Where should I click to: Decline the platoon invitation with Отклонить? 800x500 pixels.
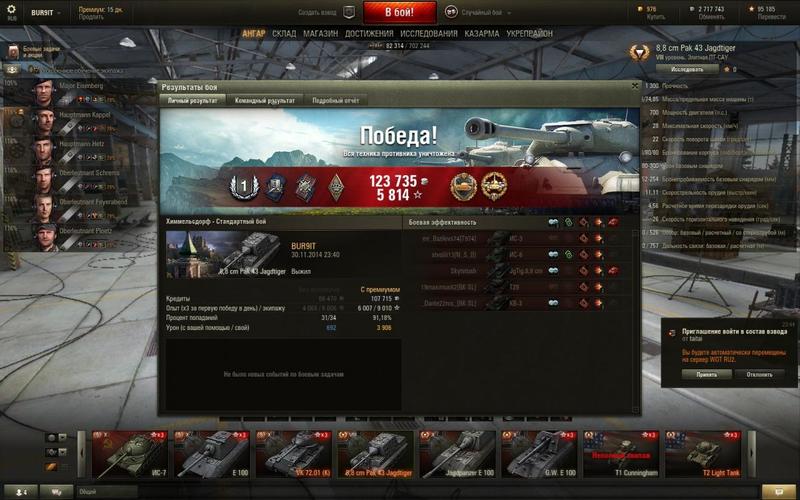[x=759, y=374]
